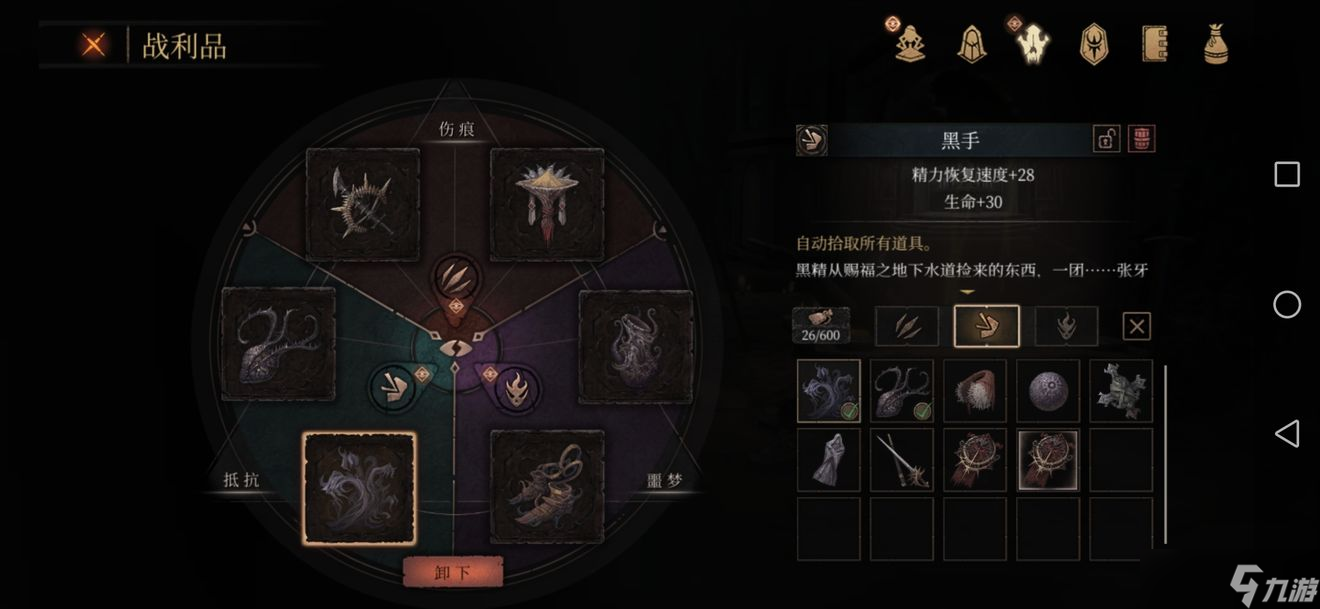The height and width of the screenshot is (609, 1320).
Task: Clear the filter with the boxed X button
Action: 1137,326
